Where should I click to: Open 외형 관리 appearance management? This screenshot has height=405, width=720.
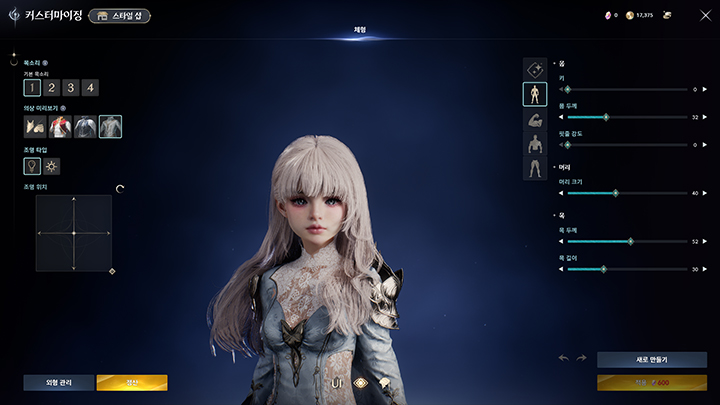(58, 382)
